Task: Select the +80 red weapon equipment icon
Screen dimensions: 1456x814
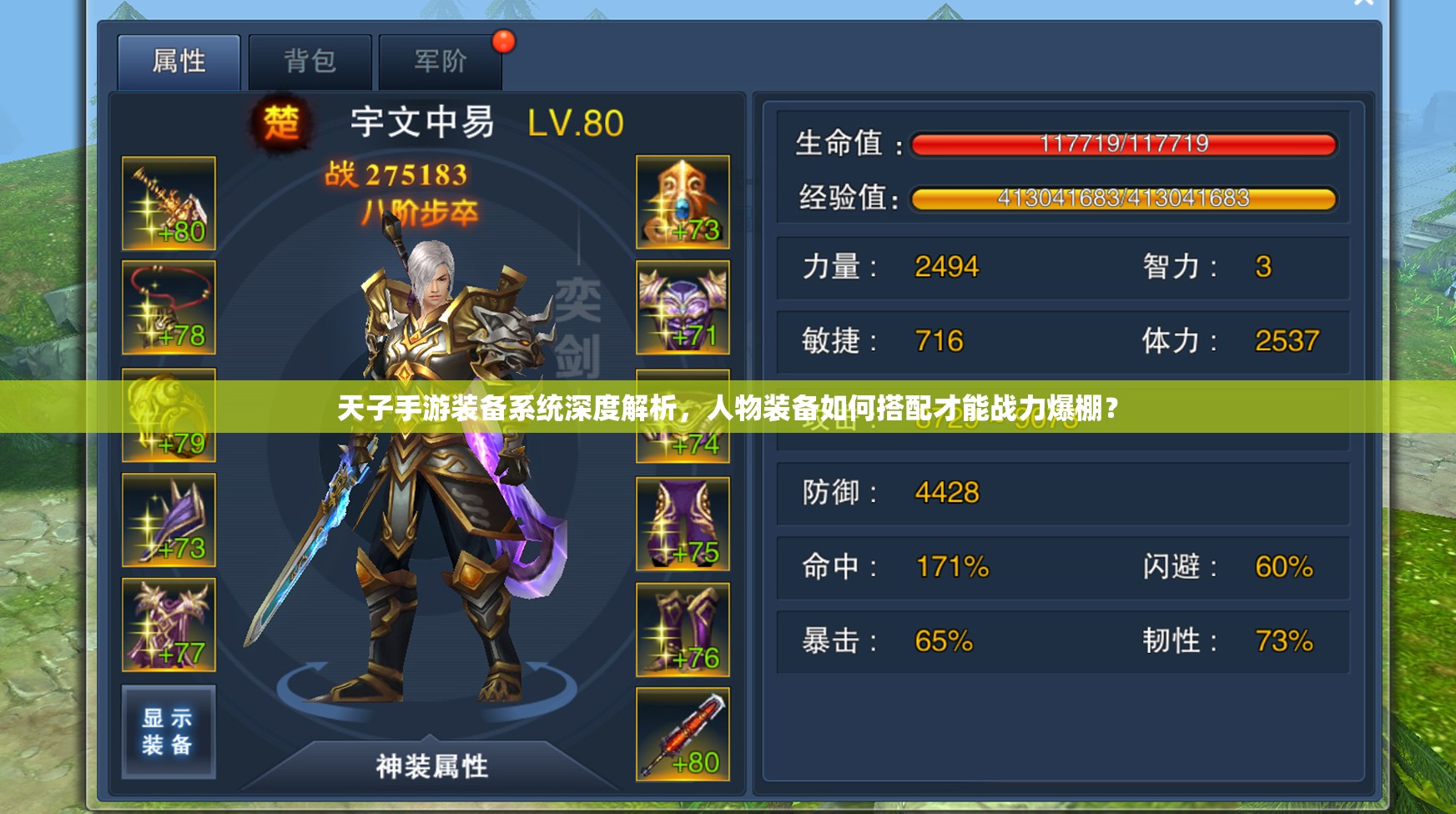Action: click(682, 734)
